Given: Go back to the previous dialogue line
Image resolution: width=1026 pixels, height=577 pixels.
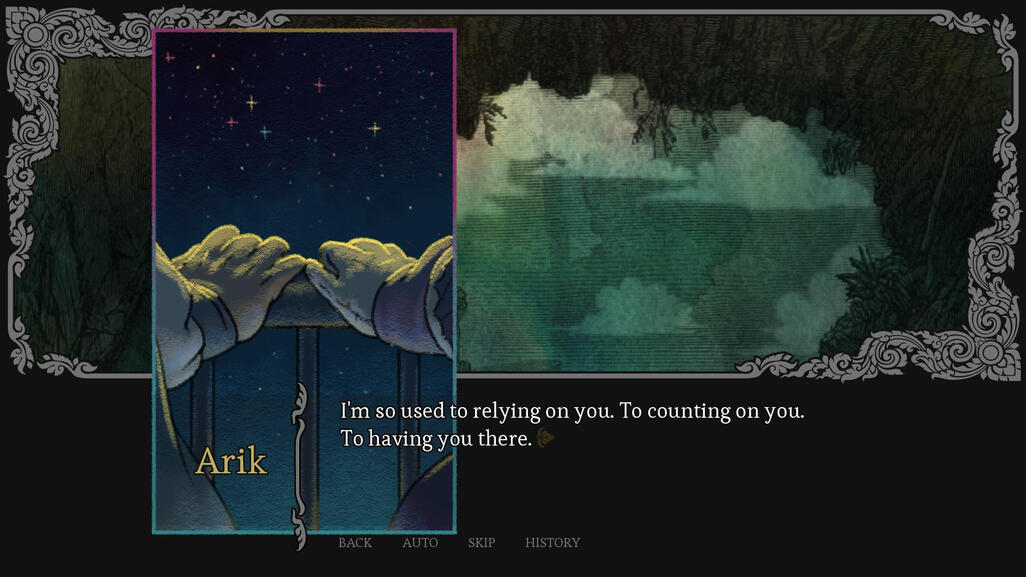Looking at the screenshot, I should 355,543.
